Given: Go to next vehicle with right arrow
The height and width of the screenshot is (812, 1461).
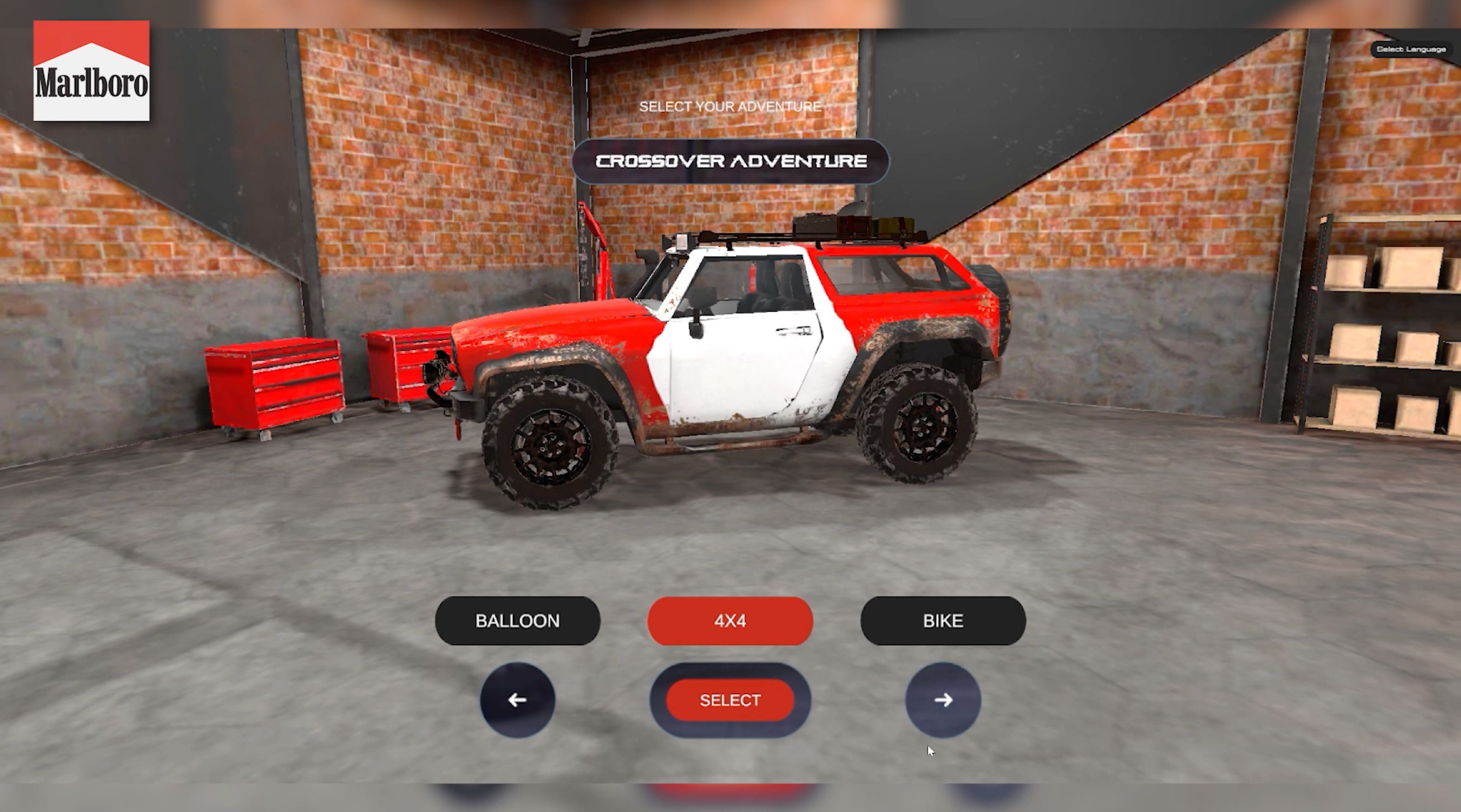Looking at the screenshot, I should [943, 701].
